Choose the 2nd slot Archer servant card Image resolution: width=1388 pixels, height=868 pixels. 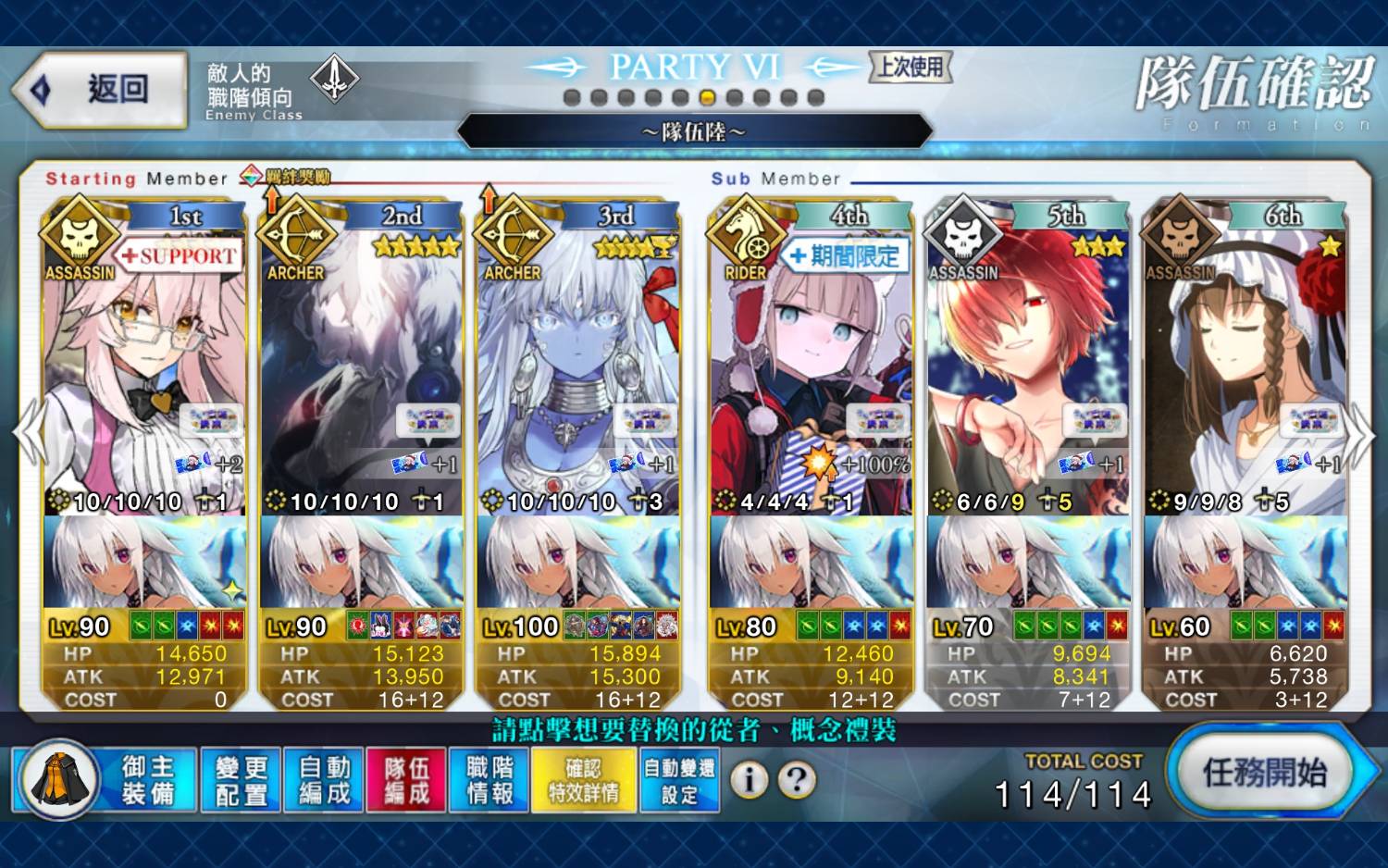click(x=362, y=370)
